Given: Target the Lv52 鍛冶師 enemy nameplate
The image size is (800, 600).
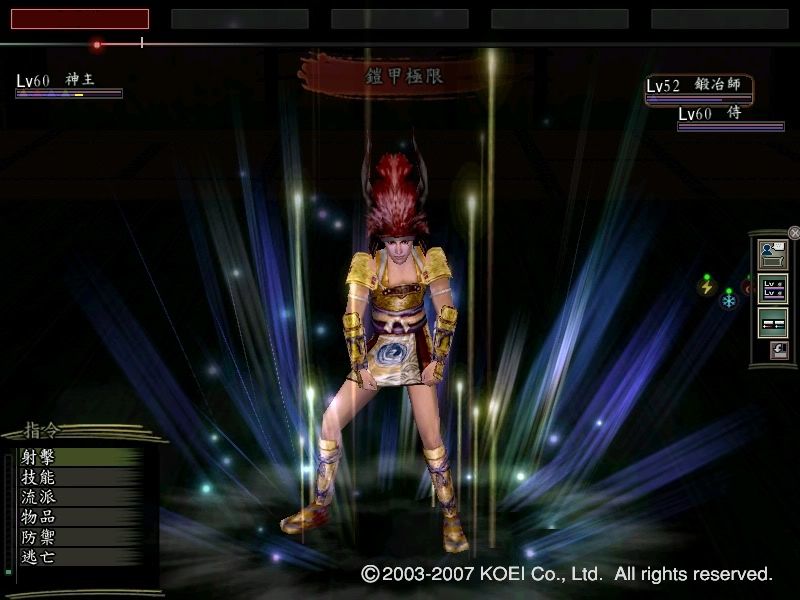Looking at the screenshot, I should (x=698, y=87).
